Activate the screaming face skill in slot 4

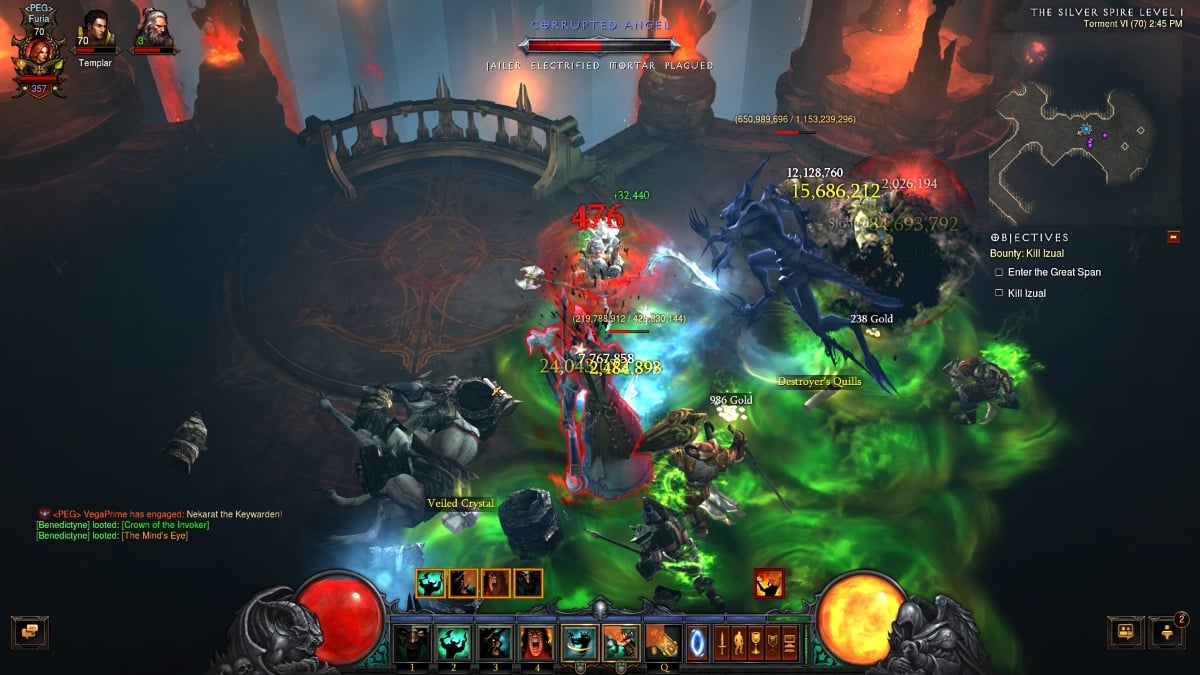(x=534, y=642)
